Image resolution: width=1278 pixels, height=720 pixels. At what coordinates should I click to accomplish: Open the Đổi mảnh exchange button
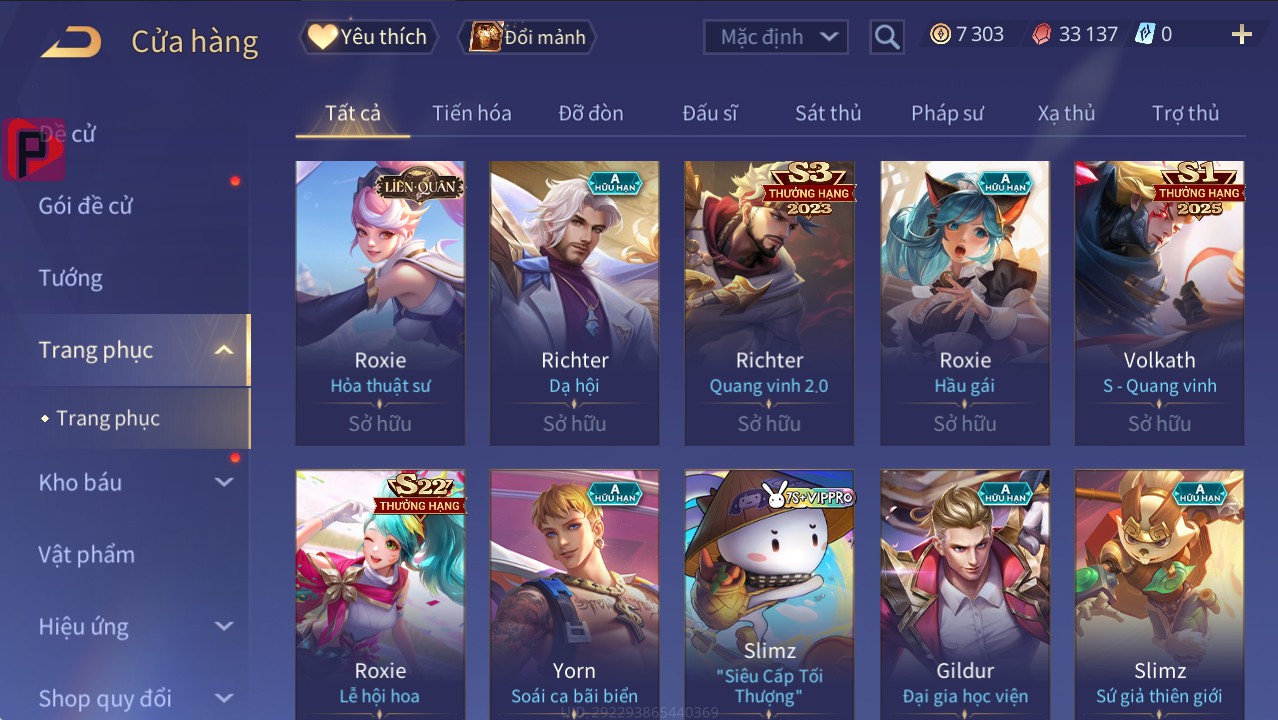click(x=527, y=37)
